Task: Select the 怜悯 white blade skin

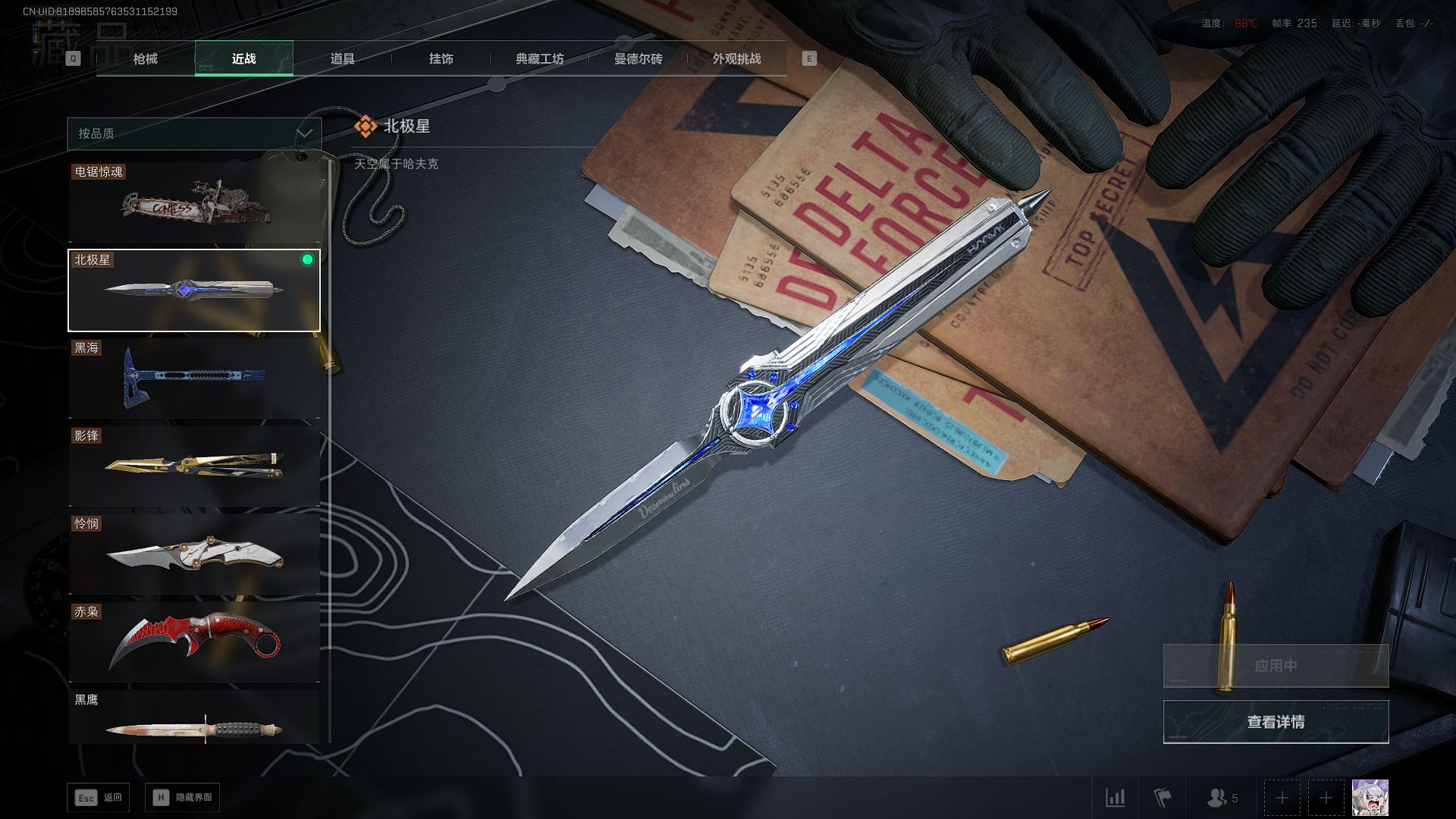Action: 194,554
